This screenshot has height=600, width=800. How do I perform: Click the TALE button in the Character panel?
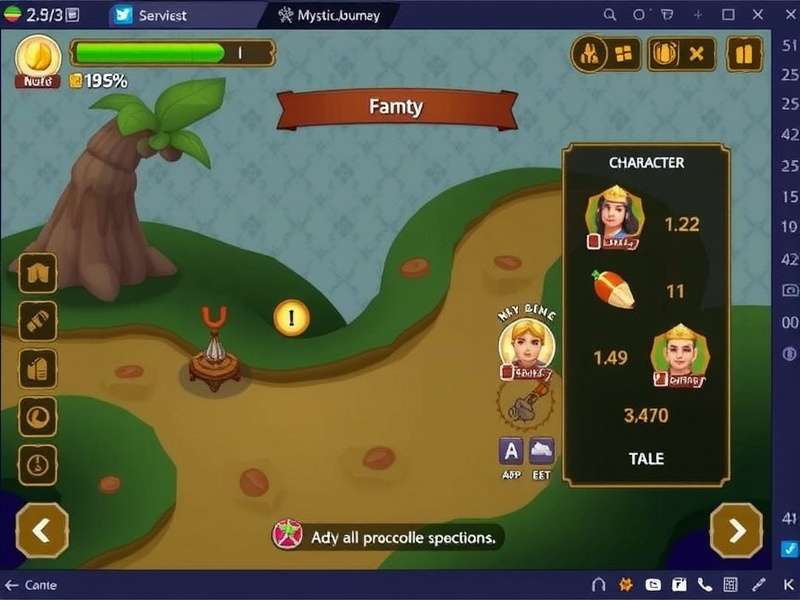646,458
